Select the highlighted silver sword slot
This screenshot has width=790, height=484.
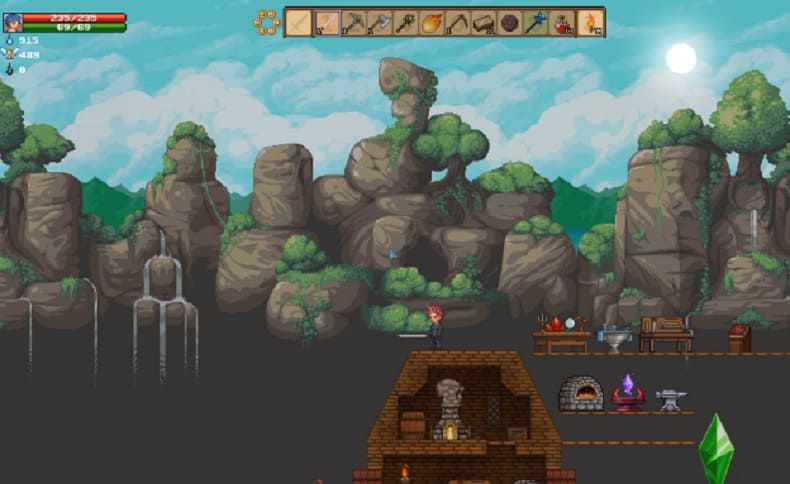pyautogui.click(x=326, y=22)
